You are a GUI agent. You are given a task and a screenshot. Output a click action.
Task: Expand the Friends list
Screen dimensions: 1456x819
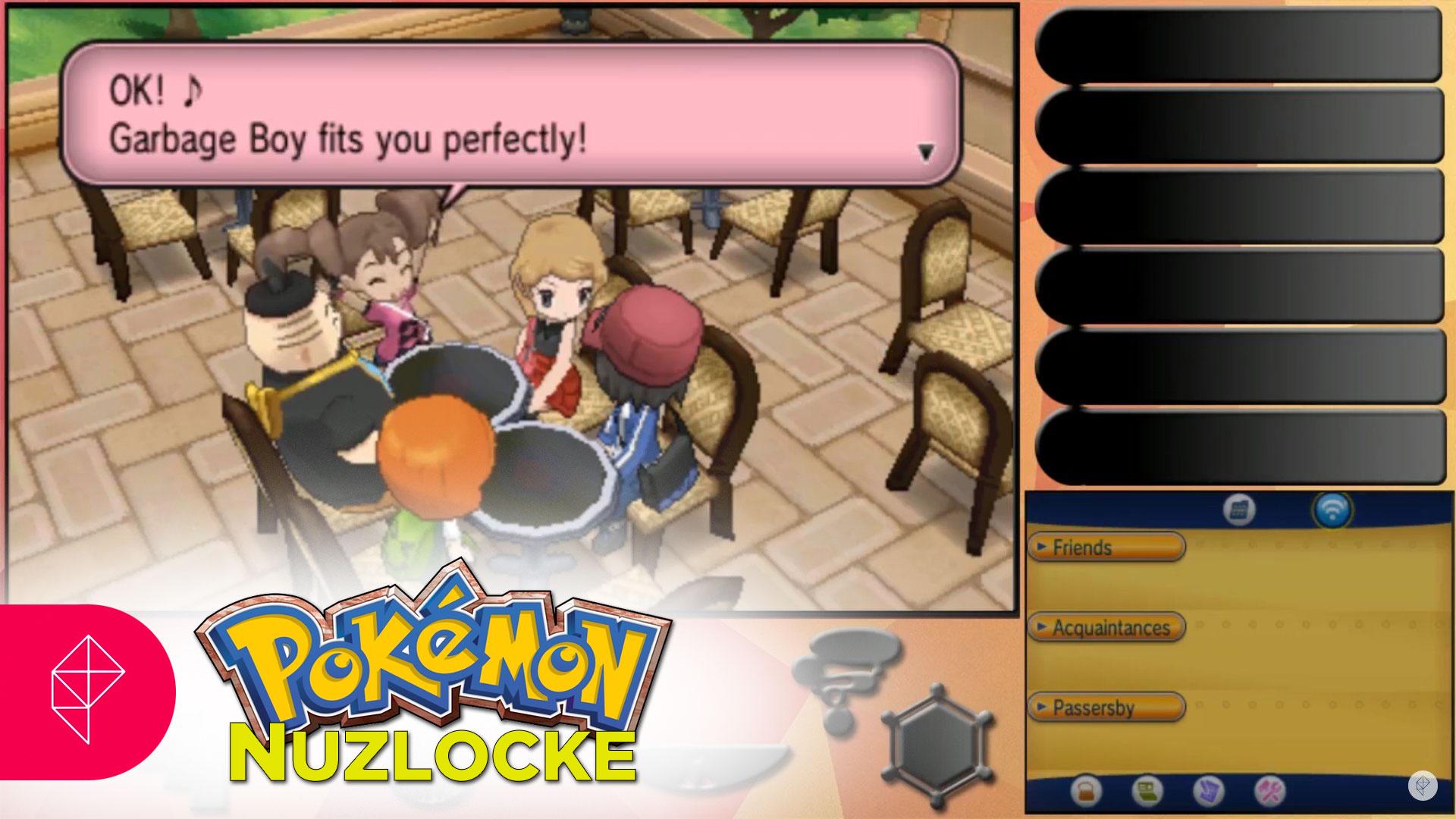pyautogui.click(x=1106, y=547)
